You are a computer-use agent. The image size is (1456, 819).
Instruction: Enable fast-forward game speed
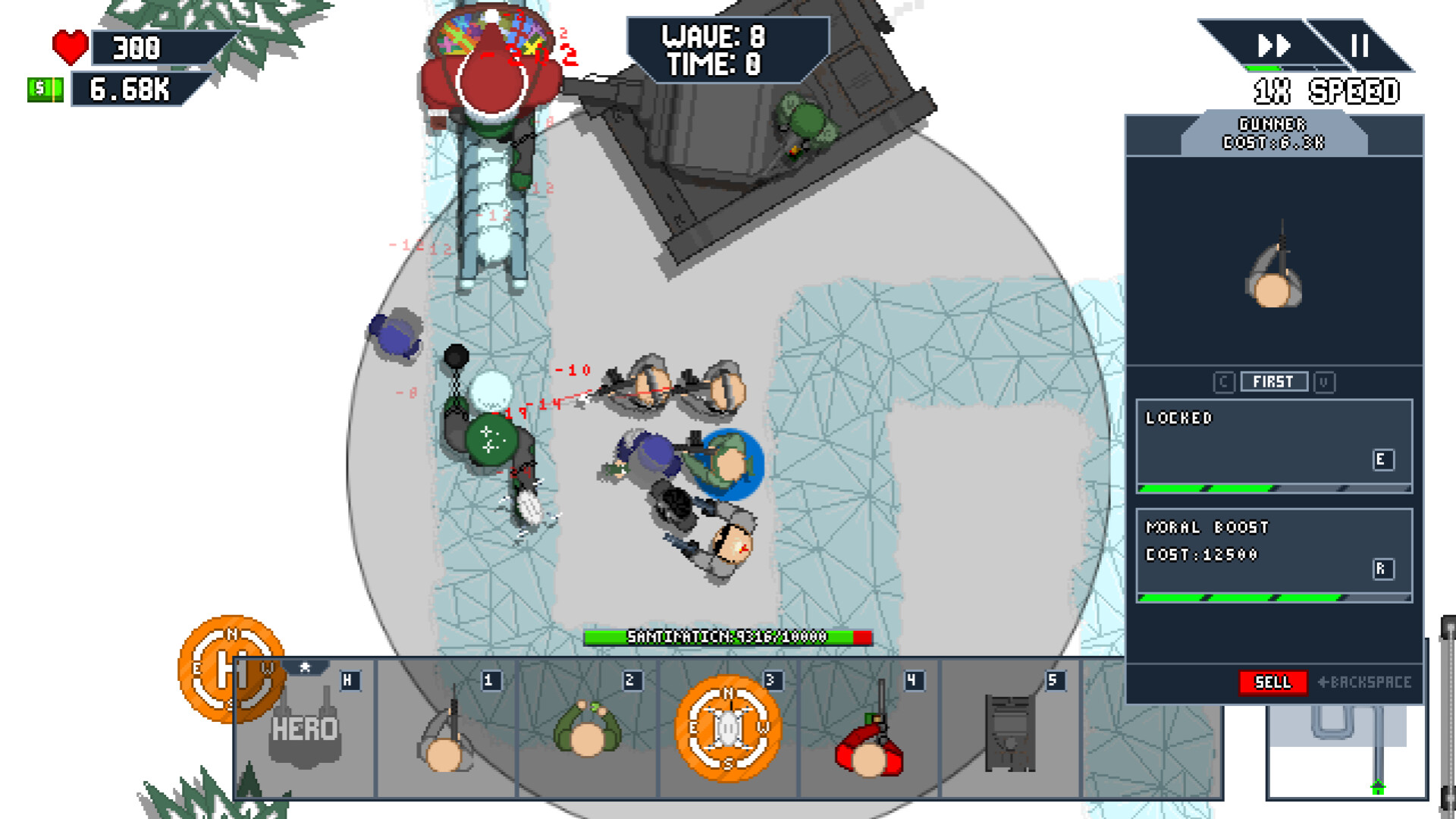(1272, 45)
